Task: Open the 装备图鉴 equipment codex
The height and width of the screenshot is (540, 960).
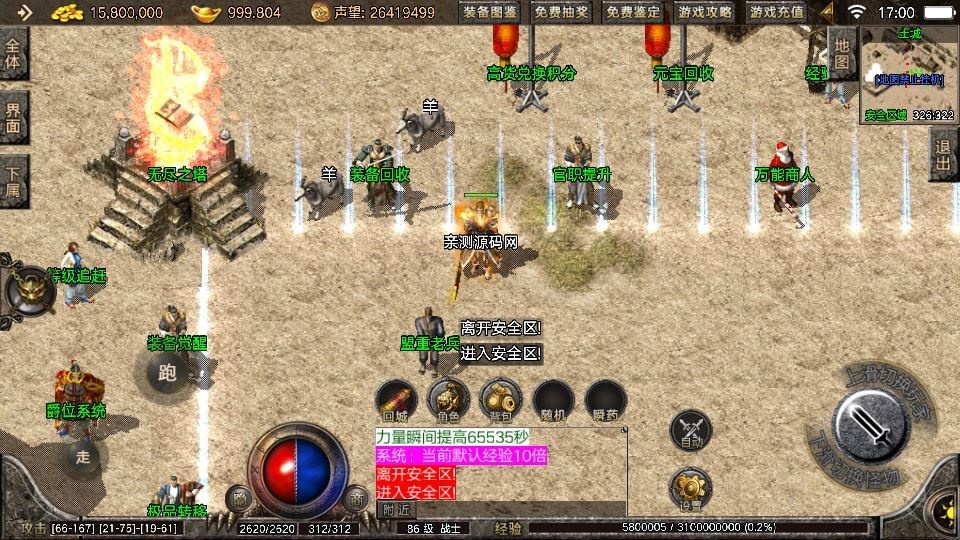Action: click(x=490, y=13)
